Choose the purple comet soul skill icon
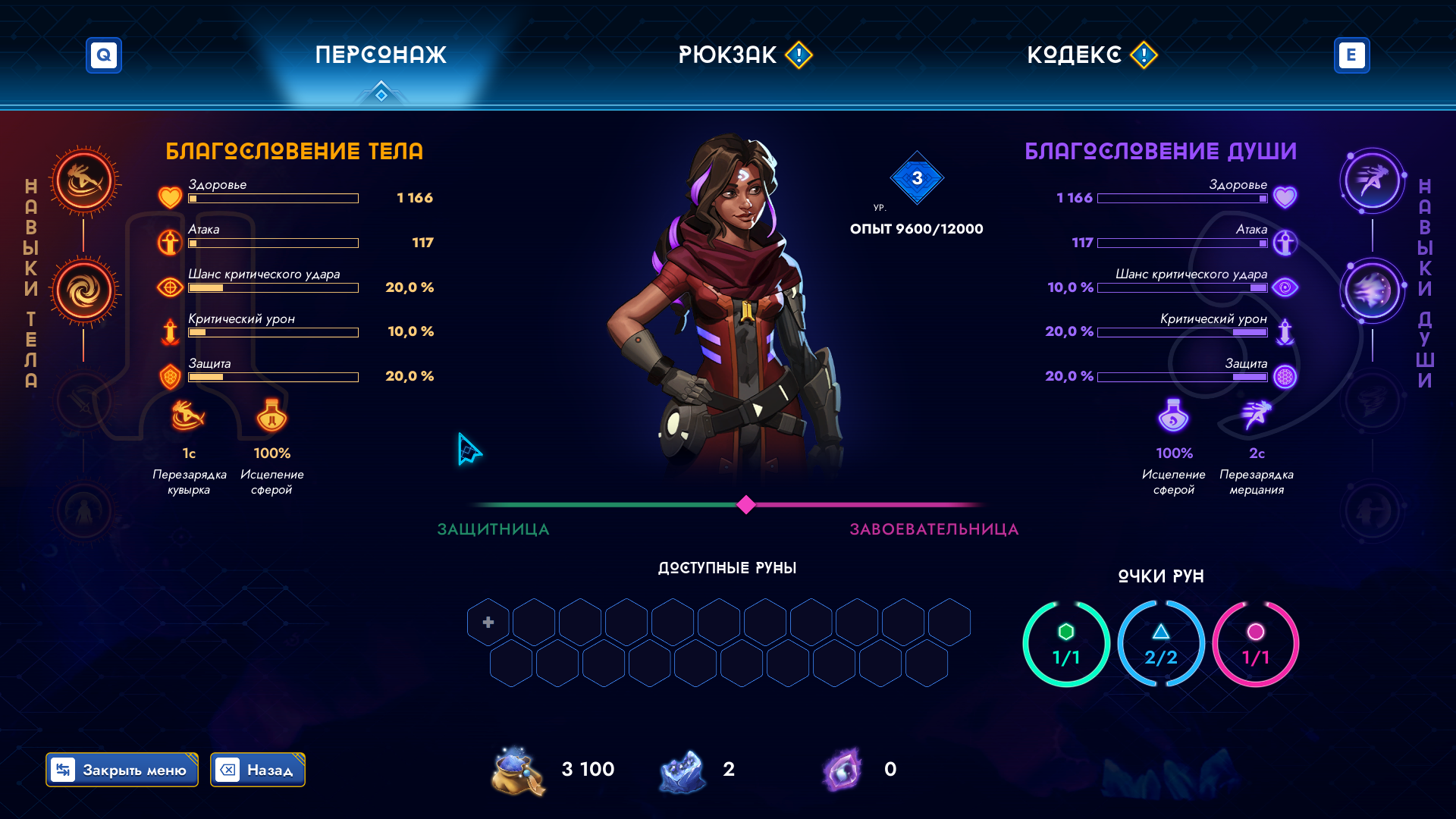The image size is (1456, 819). pyautogui.click(x=1372, y=291)
